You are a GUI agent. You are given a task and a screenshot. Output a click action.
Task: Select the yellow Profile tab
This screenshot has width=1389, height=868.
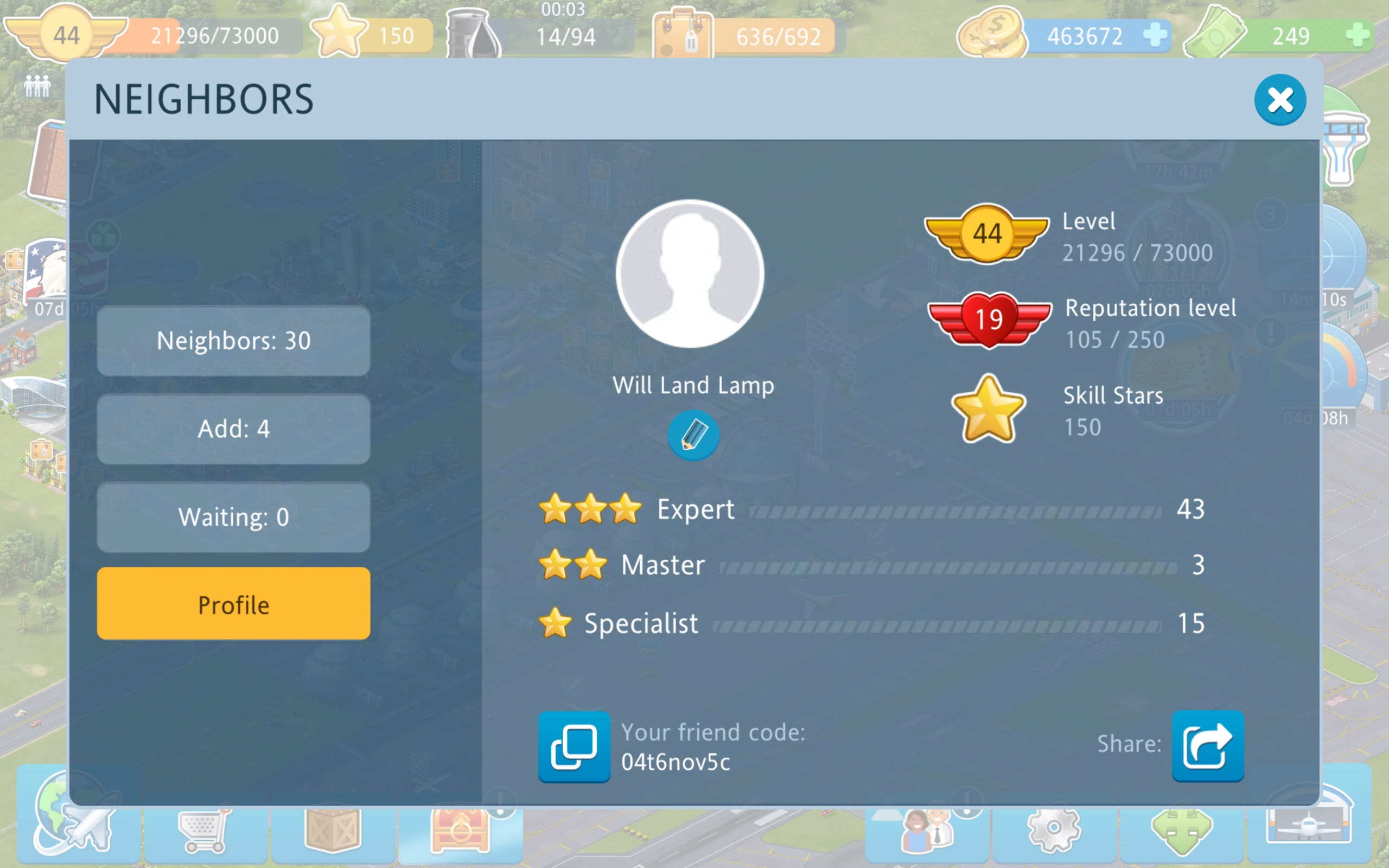pyautogui.click(x=233, y=604)
